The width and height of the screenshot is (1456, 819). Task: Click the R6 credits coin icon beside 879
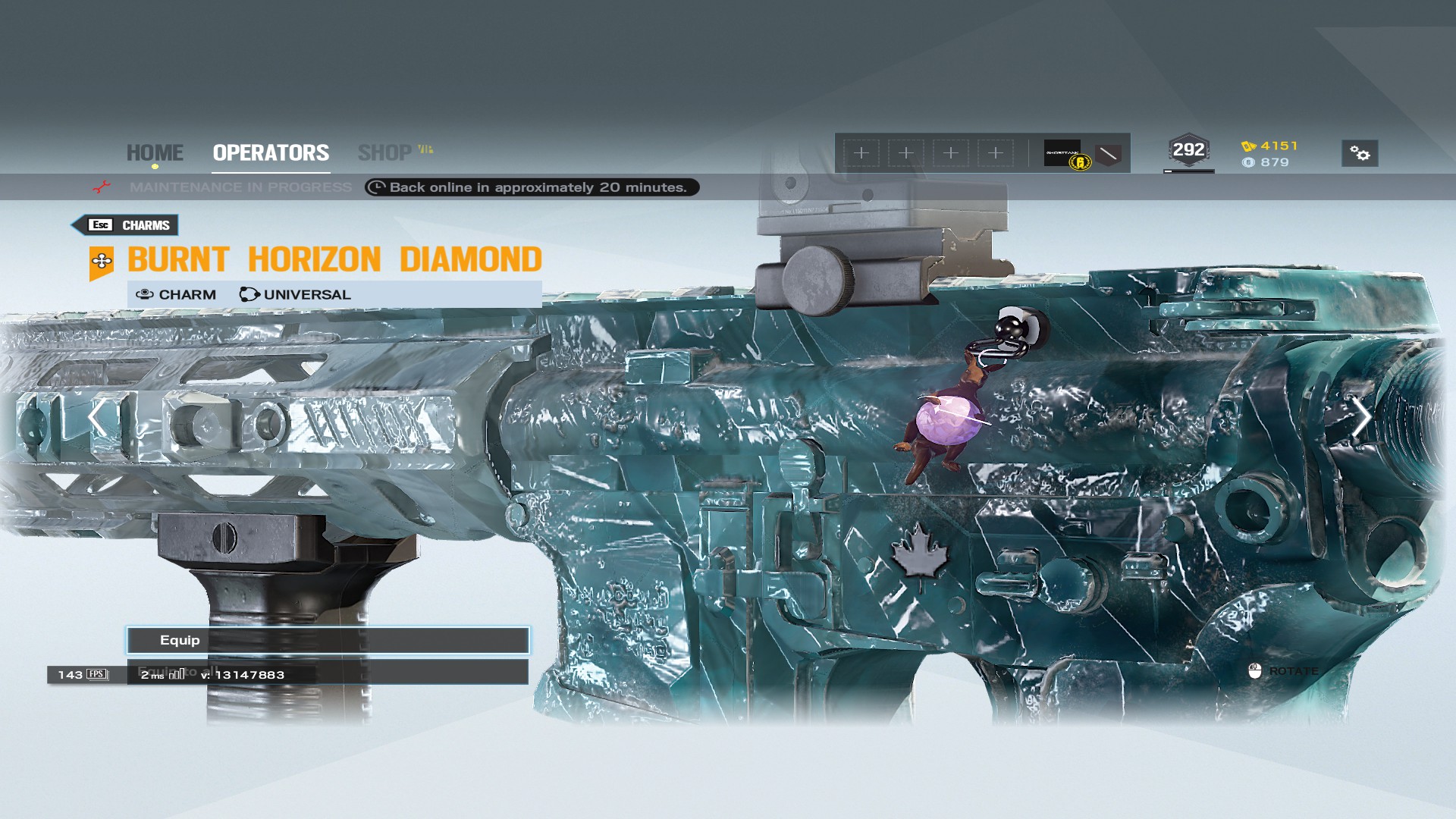(1250, 162)
